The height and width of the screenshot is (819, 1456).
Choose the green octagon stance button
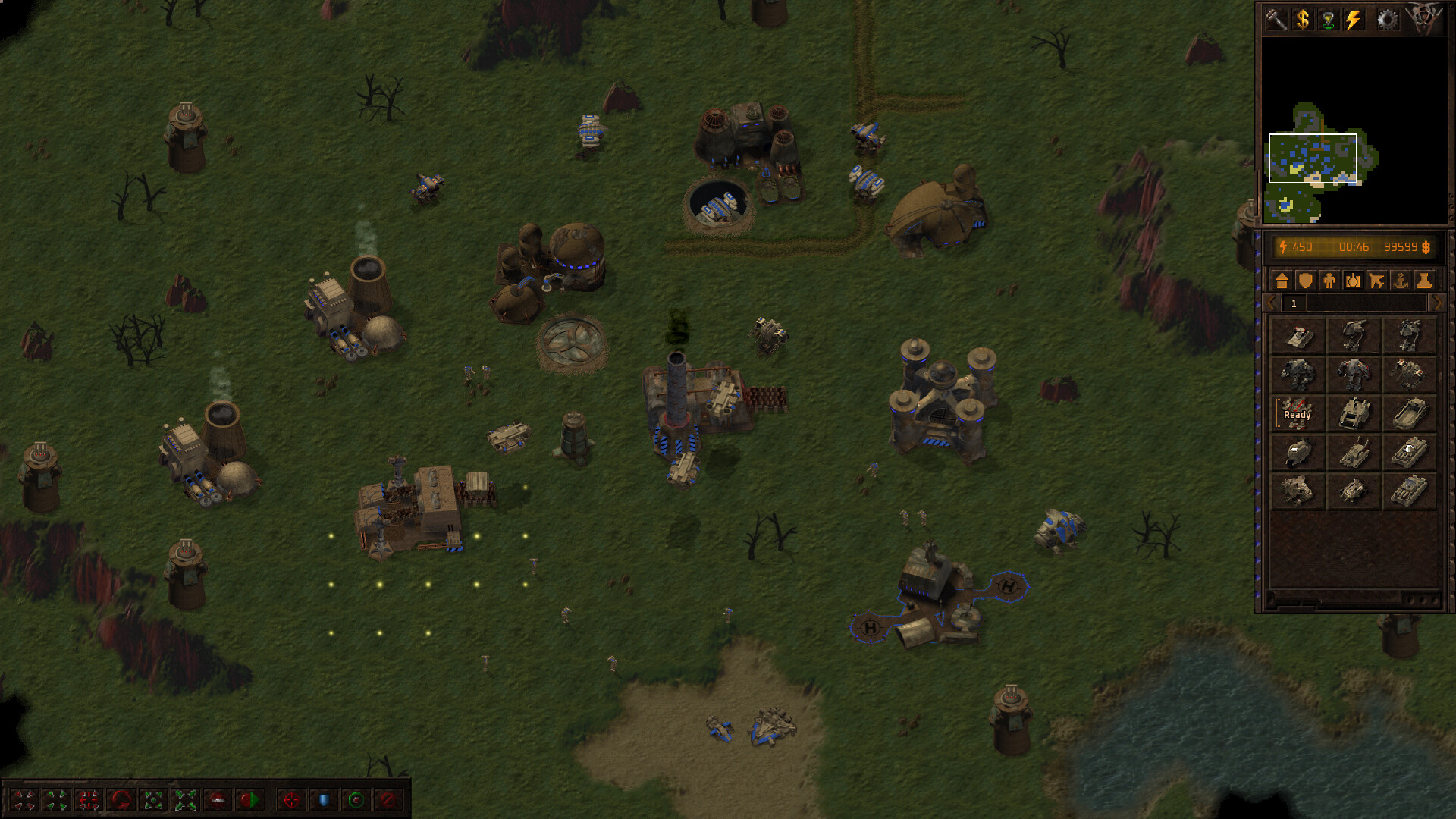pos(356,800)
